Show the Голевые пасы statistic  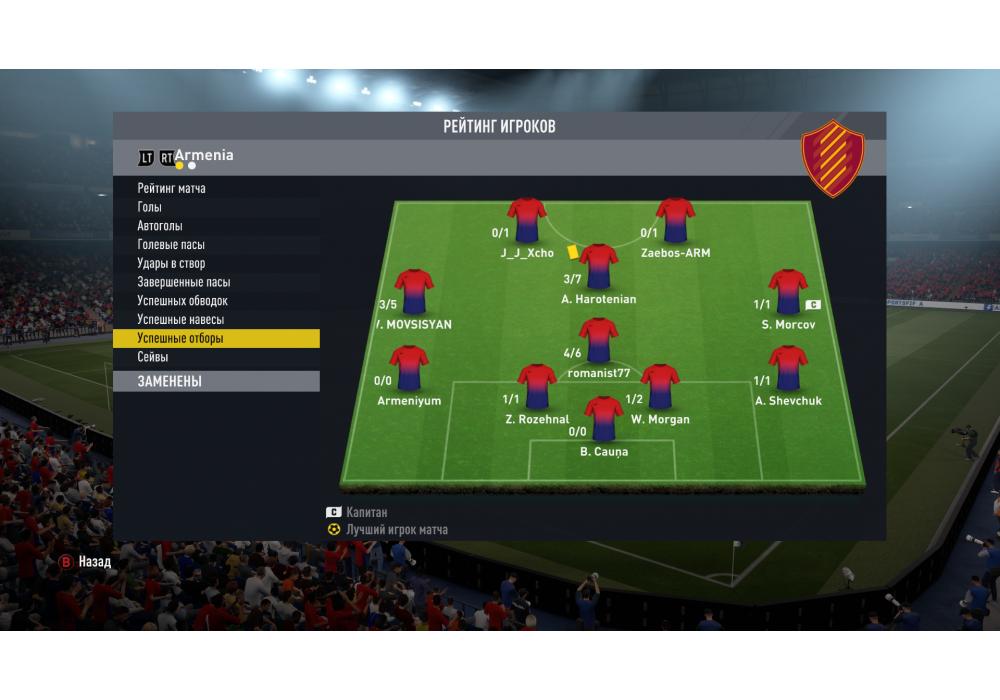click(171, 245)
